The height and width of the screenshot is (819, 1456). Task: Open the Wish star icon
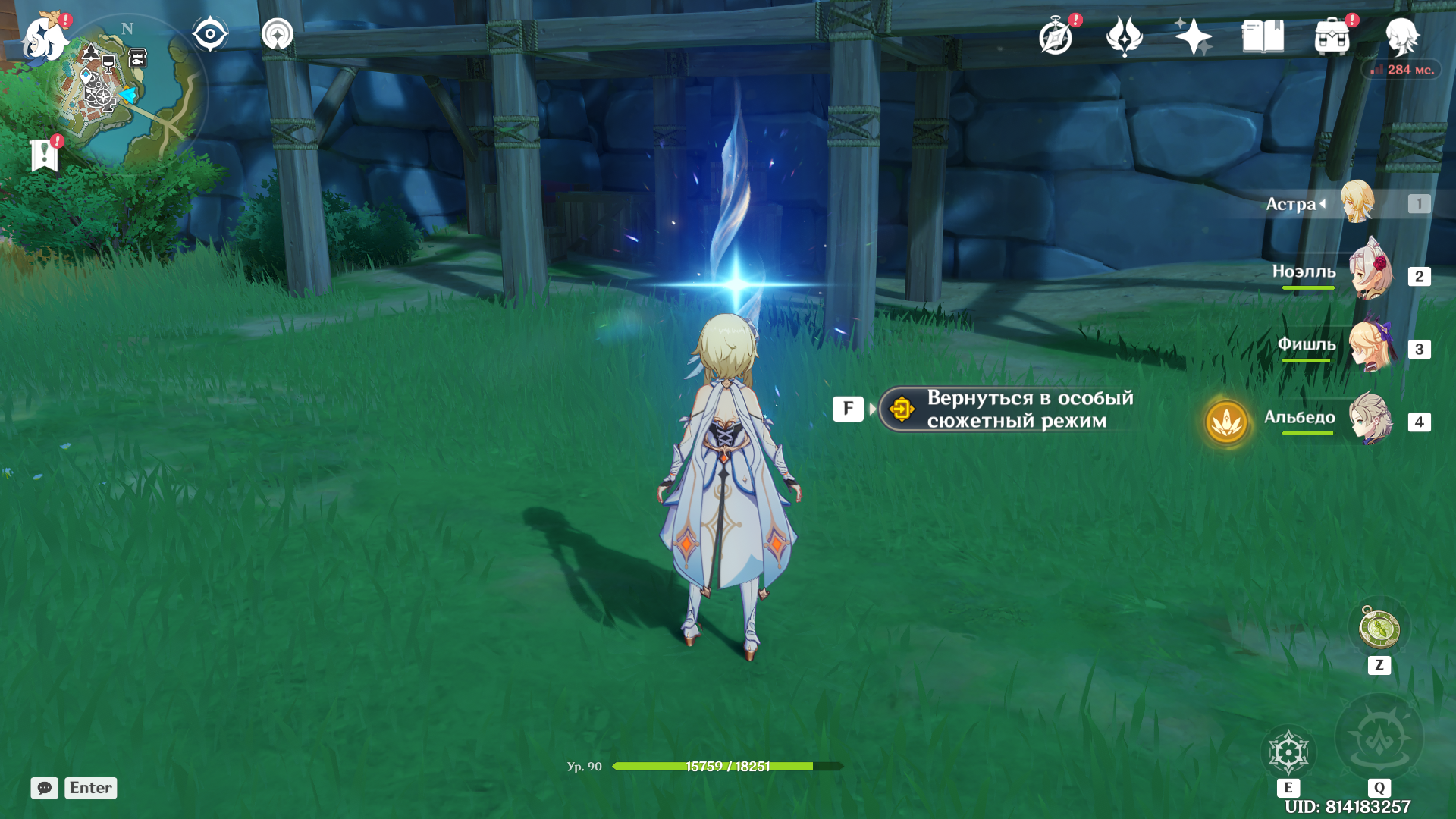1193,36
